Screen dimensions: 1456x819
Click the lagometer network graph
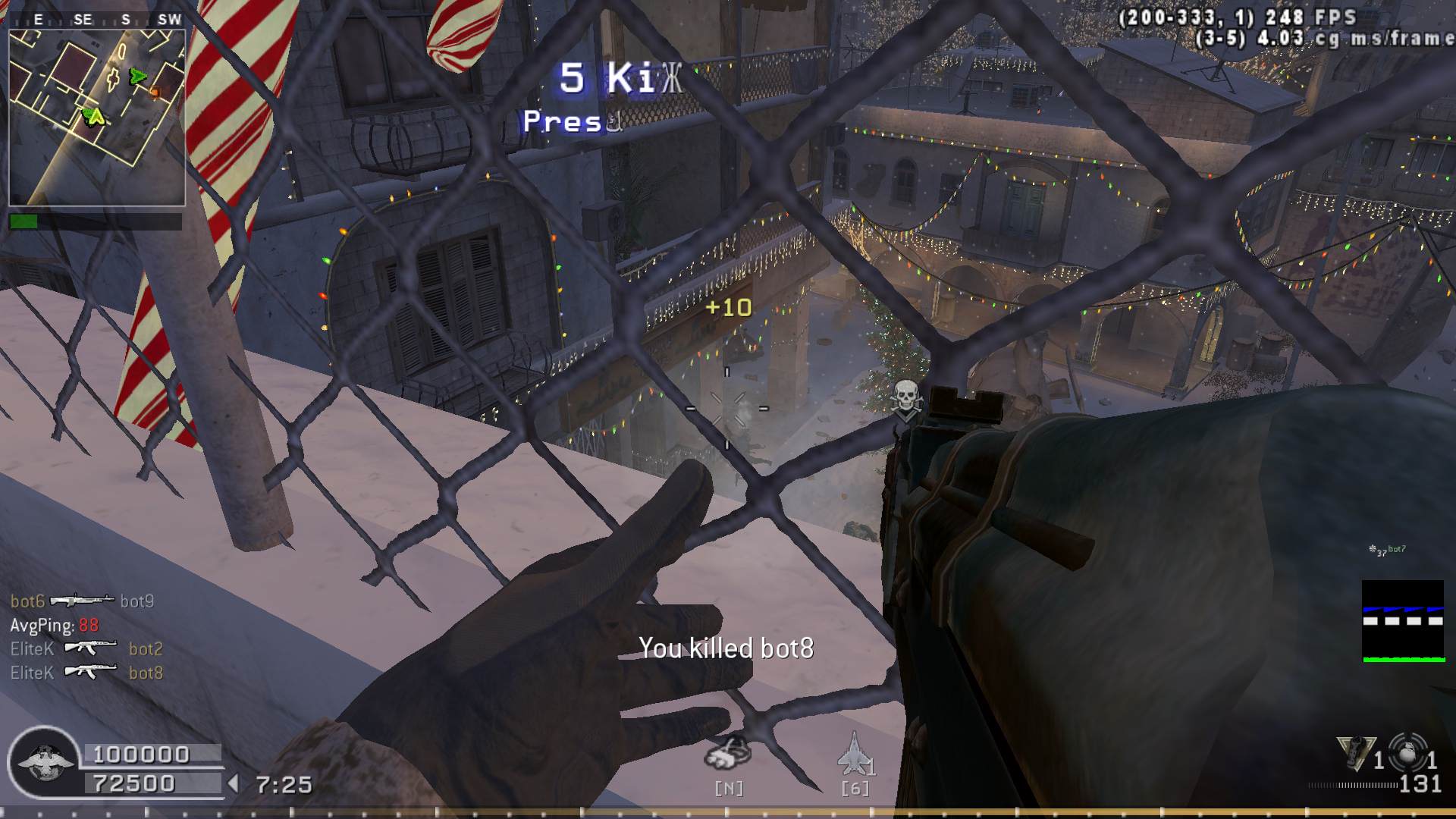click(1403, 622)
